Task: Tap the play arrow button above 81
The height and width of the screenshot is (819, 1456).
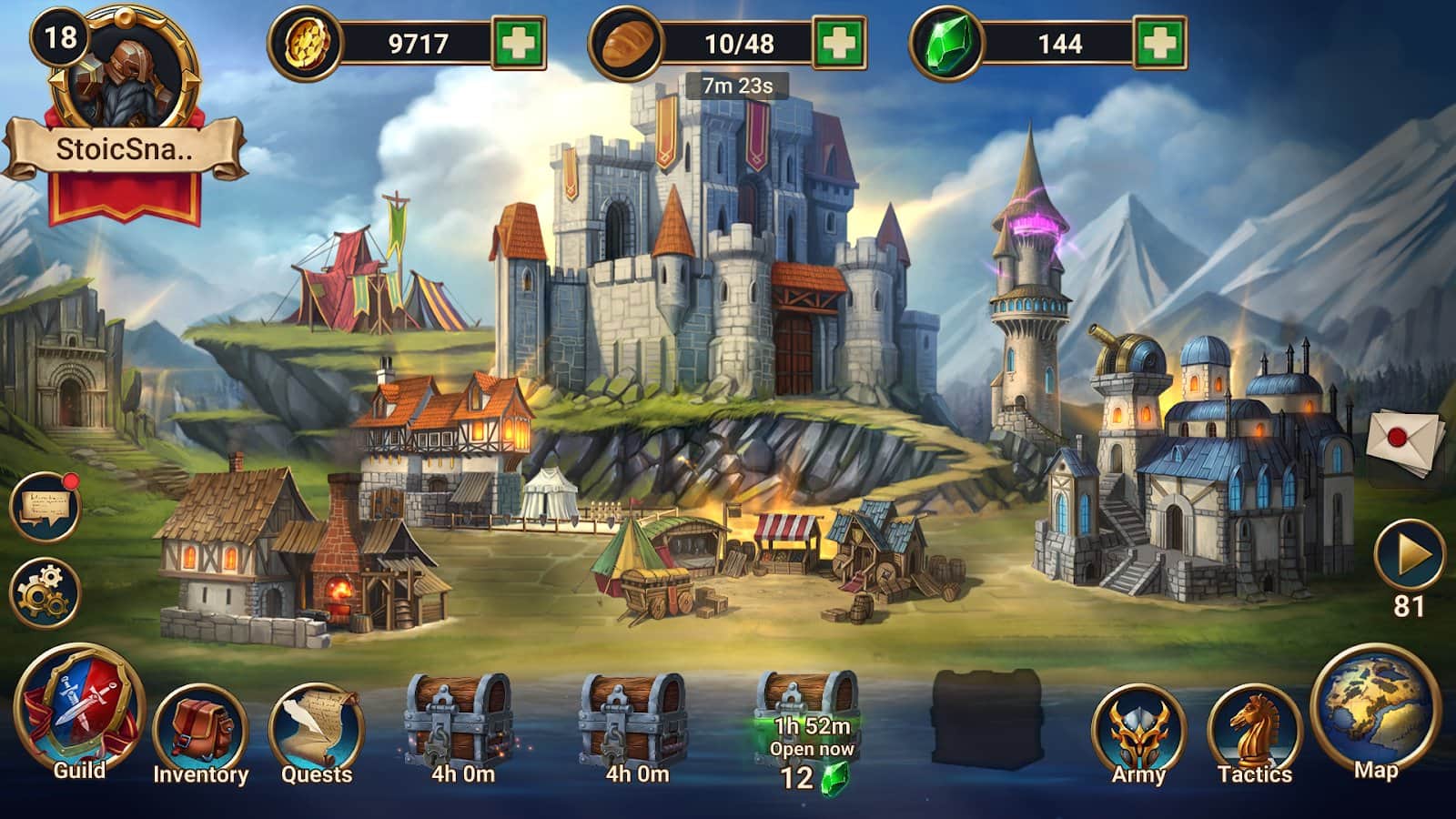Action: point(1409,555)
